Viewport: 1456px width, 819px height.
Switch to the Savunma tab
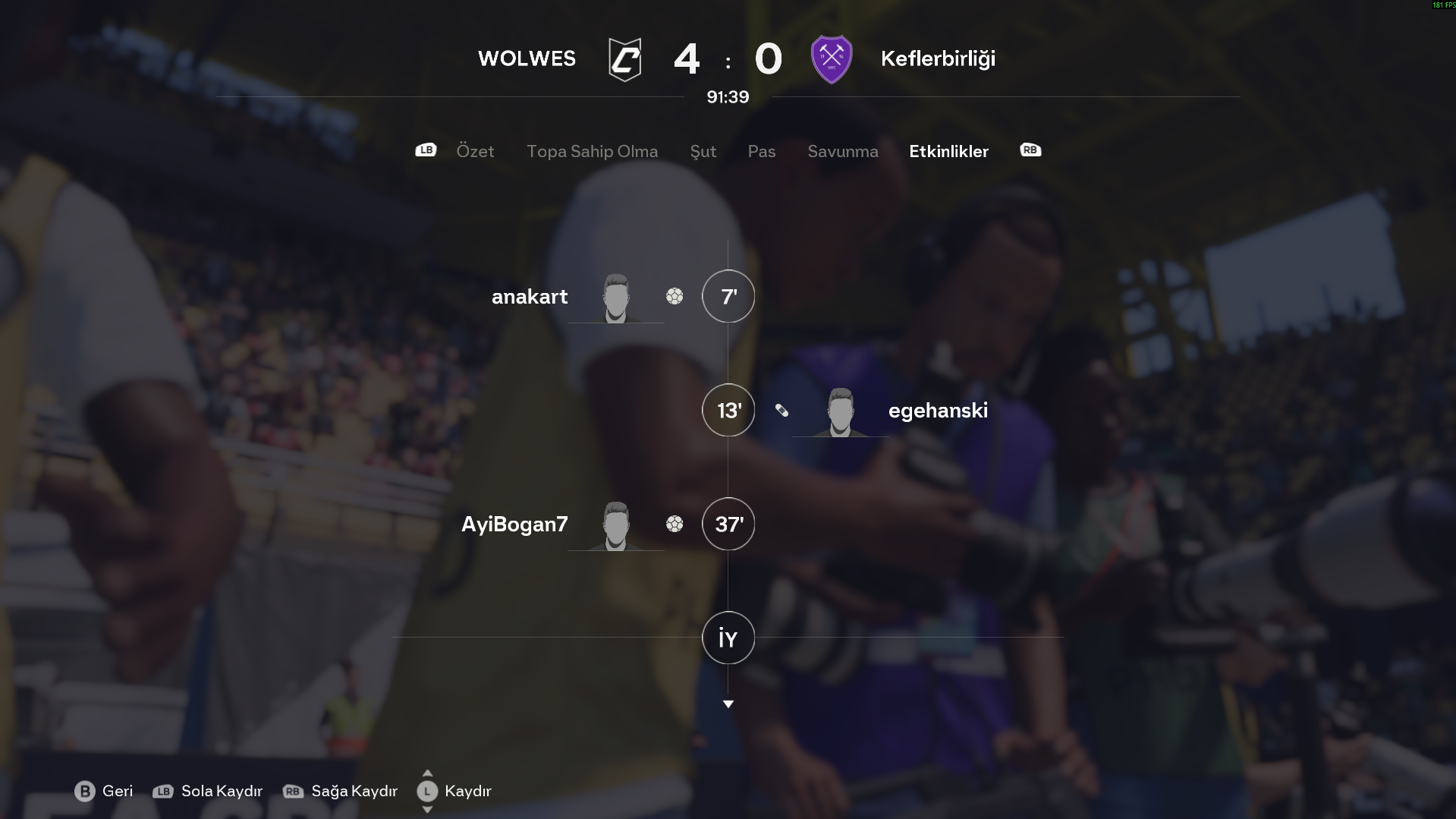click(x=842, y=151)
